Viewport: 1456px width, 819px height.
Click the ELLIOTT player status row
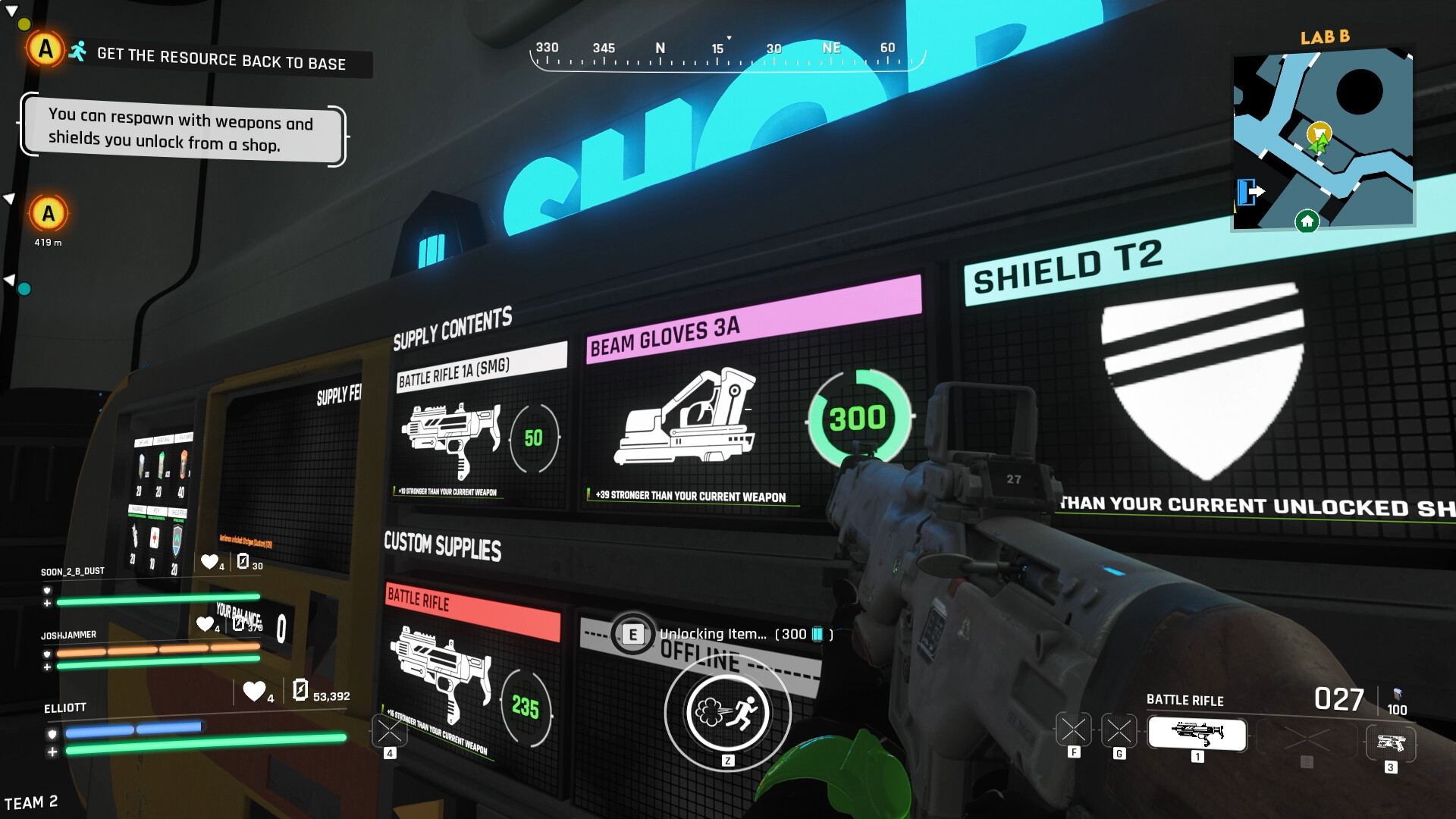(x=65, y=708)
